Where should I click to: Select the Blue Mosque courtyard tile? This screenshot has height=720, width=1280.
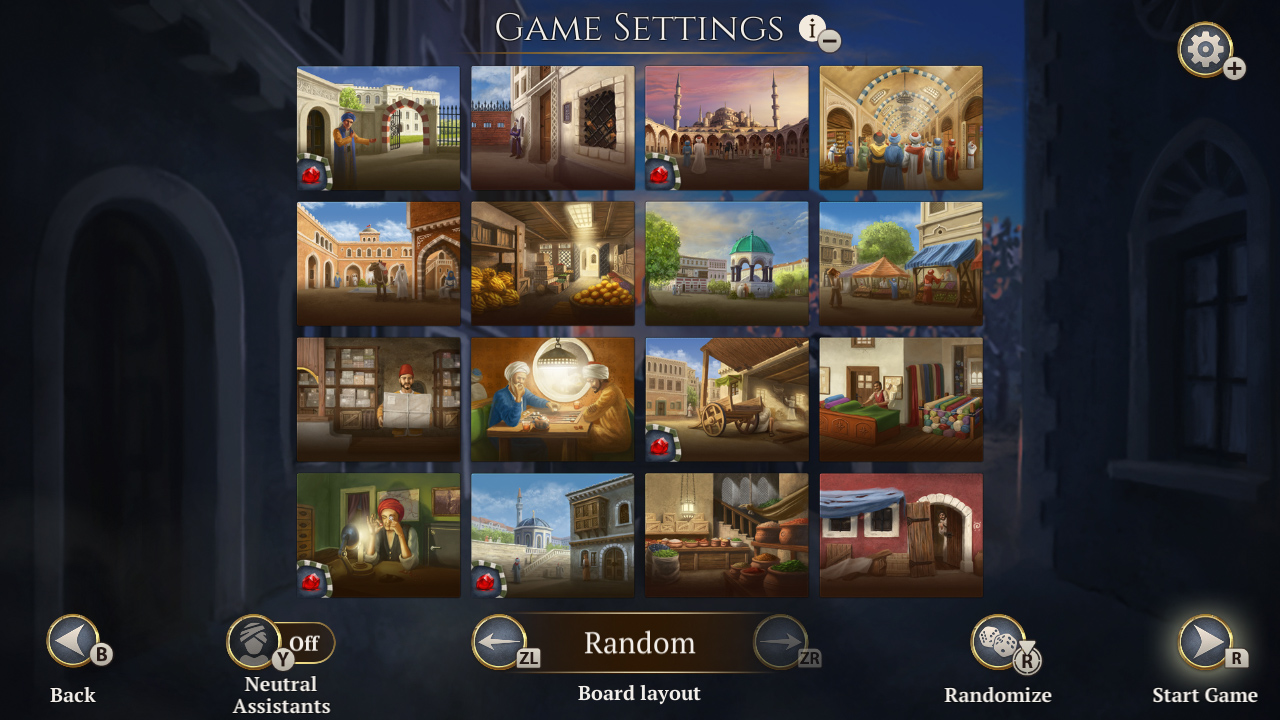[726, 127]
